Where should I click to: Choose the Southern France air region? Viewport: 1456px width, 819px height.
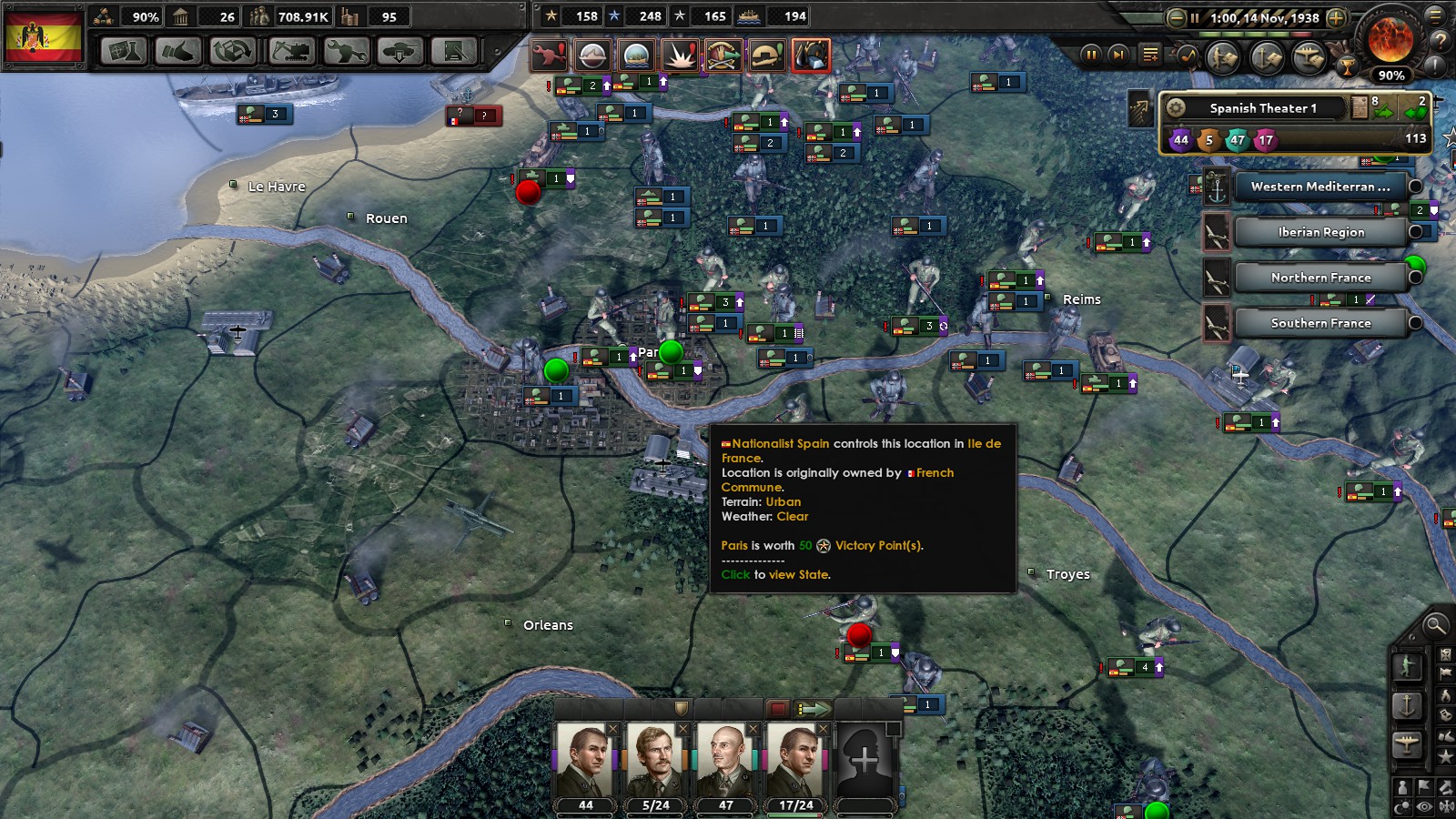[1319, 323]
